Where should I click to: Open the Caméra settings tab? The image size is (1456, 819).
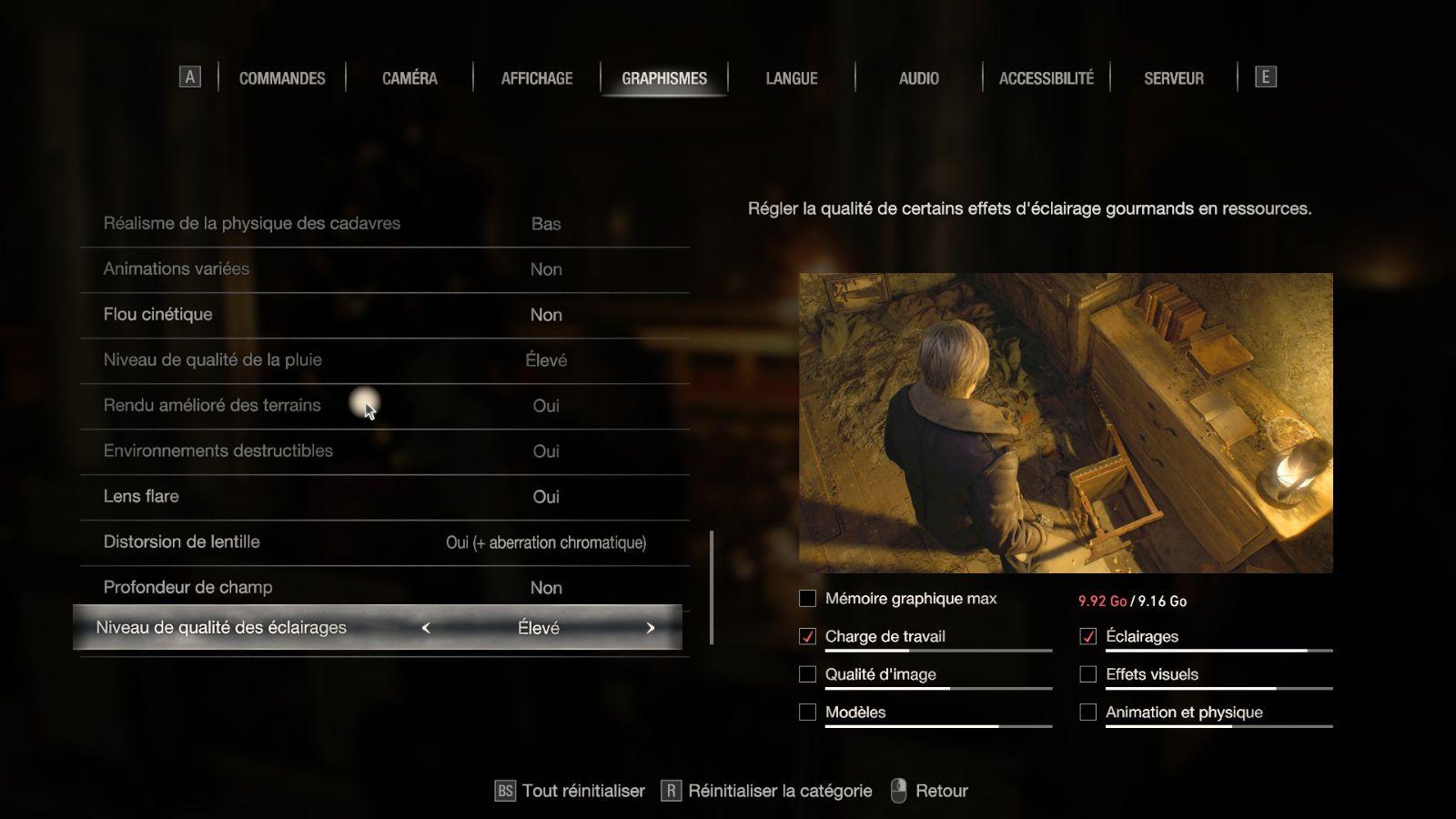click(409, 78)
